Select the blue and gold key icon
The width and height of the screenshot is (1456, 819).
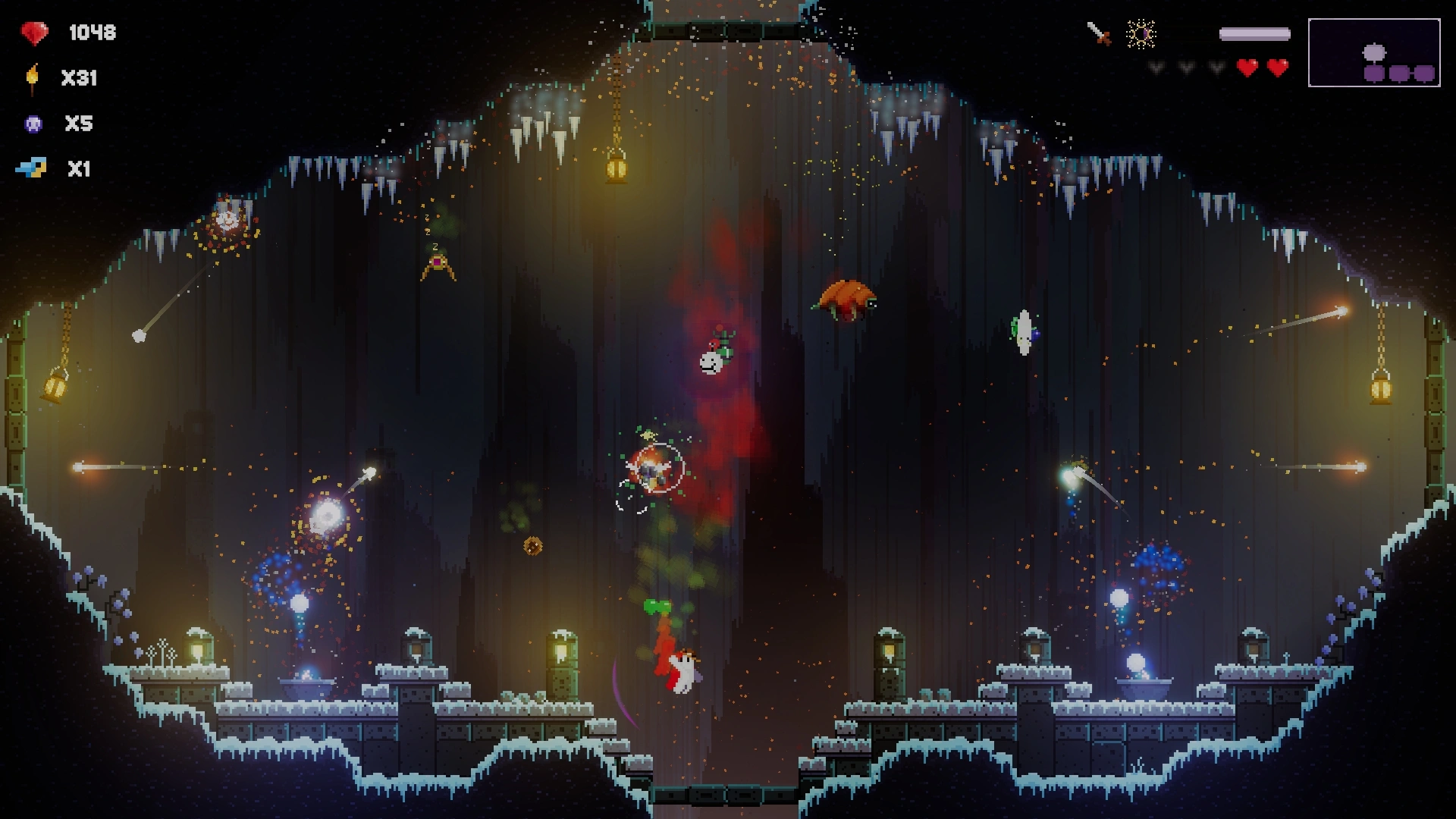pyautogui.click(x=32, y=168)
